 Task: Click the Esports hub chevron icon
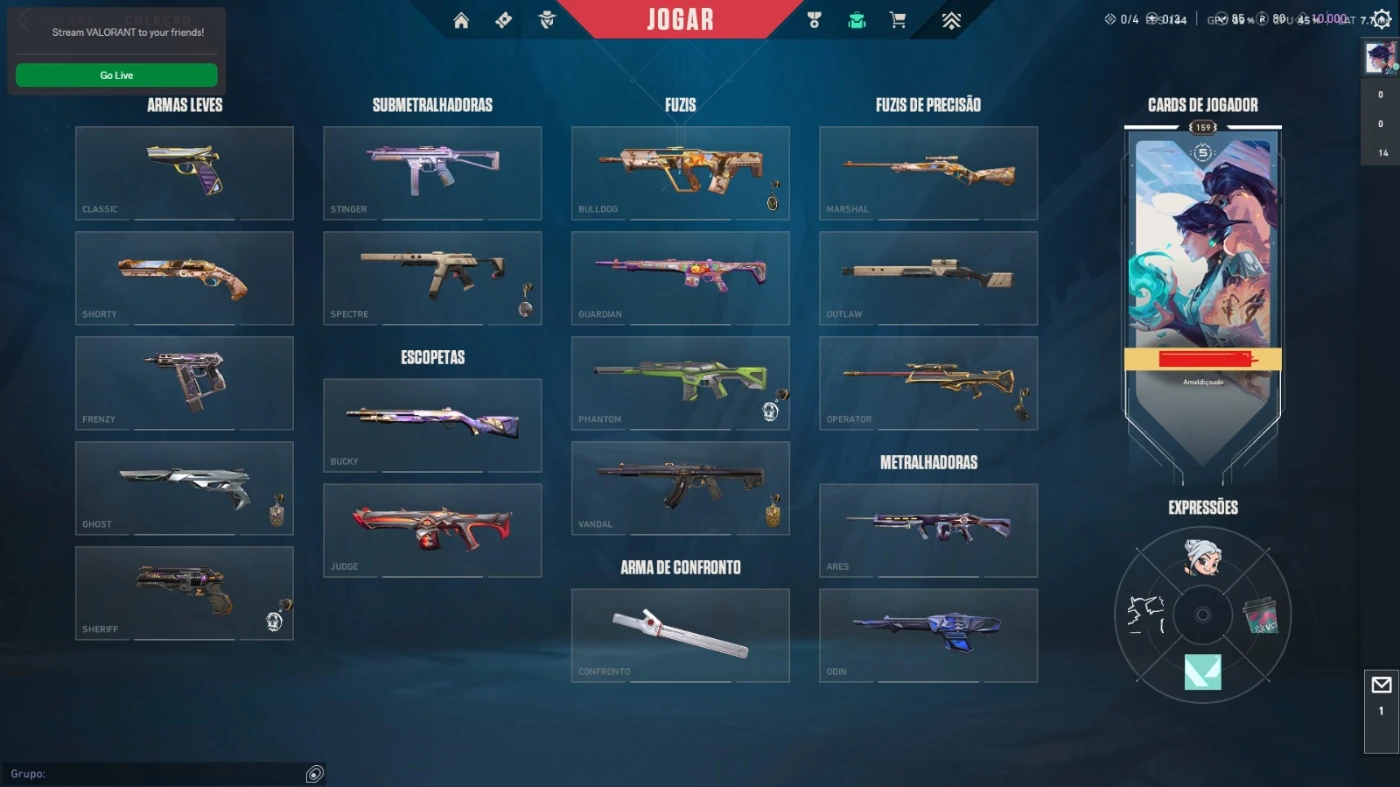[x=950, y=19]
